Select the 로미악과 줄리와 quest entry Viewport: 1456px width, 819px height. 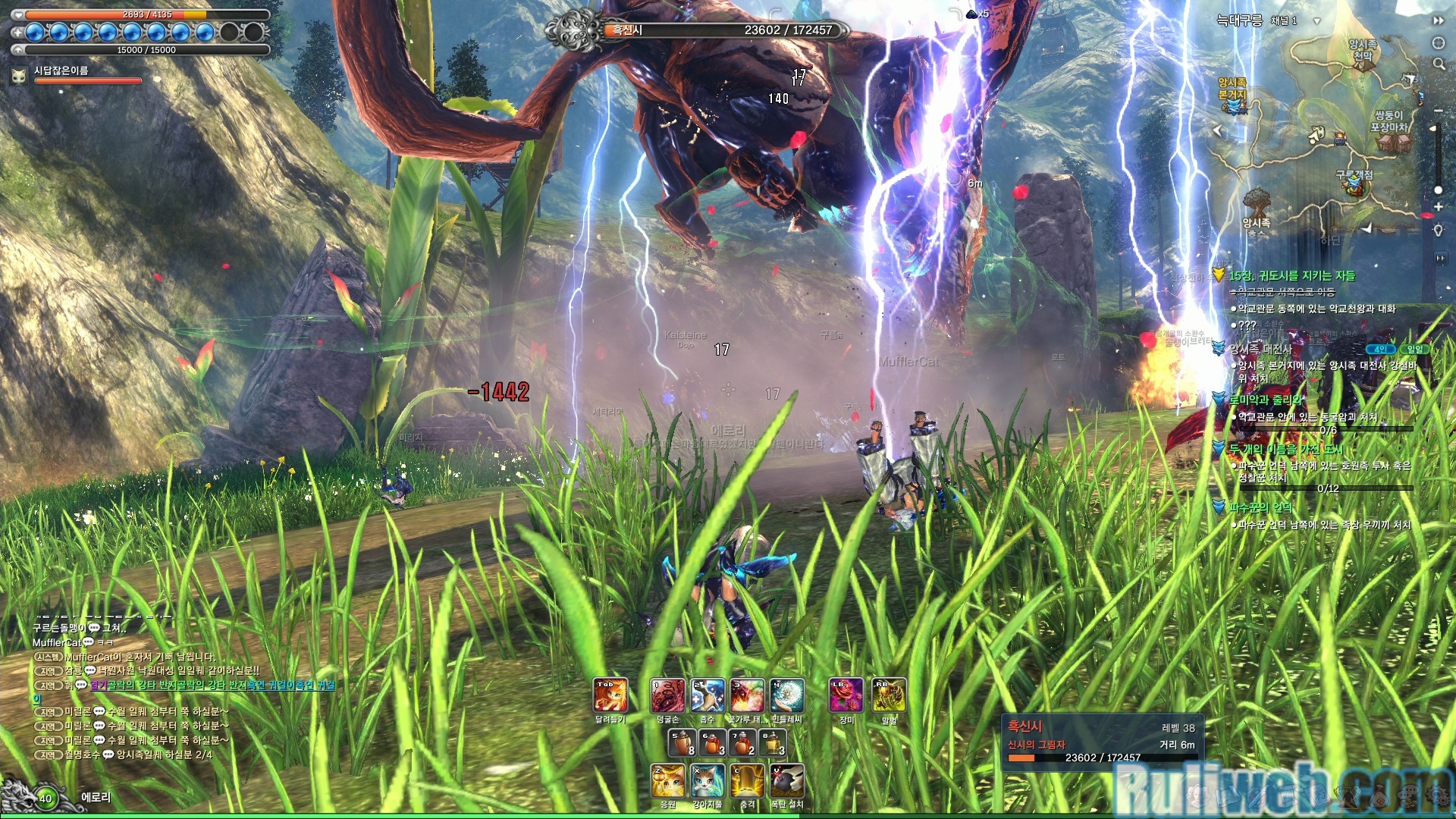click(x=1266, y=400)
